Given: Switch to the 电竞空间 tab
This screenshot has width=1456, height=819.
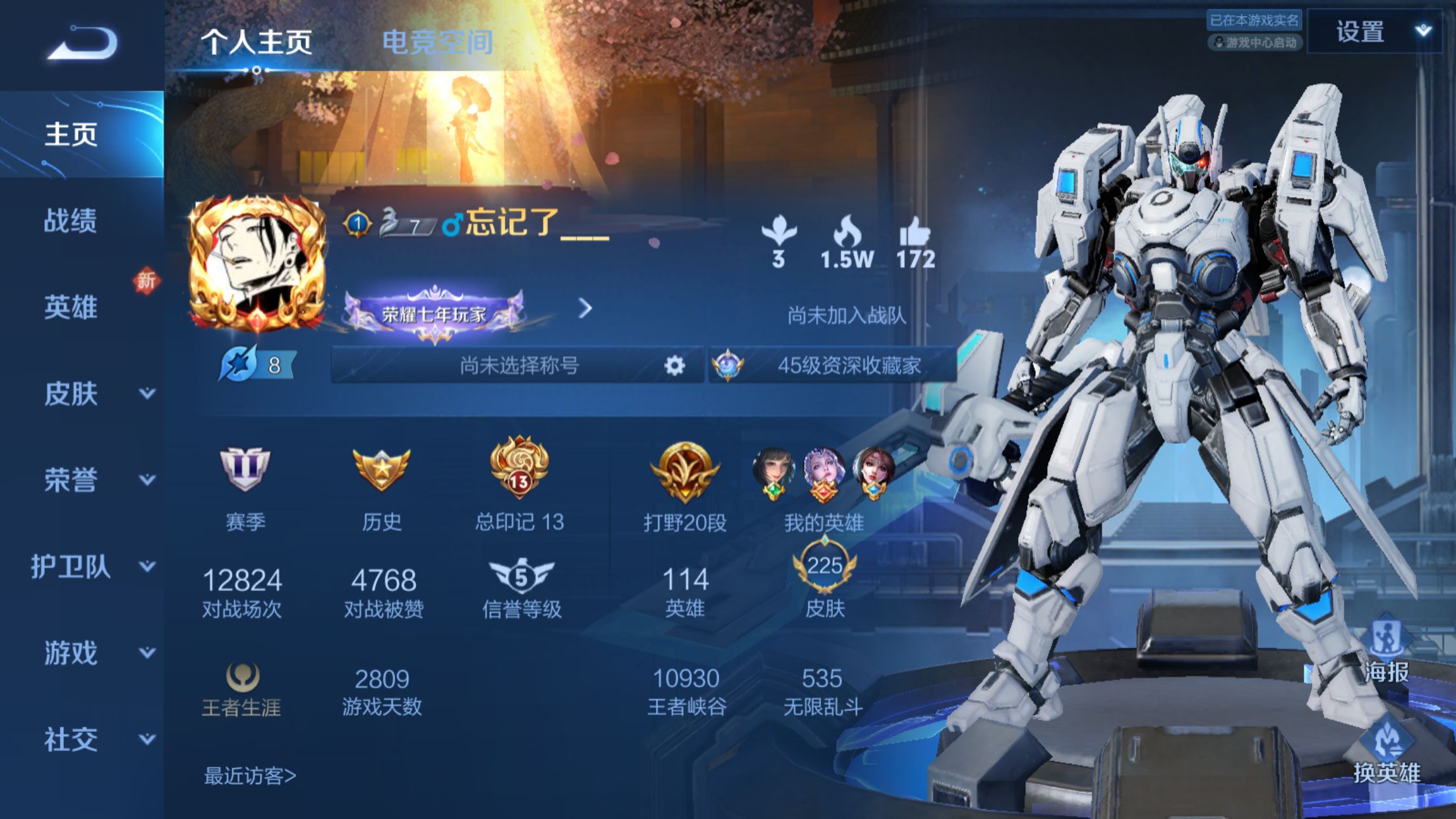Looking at the screenshot, I should click(437, 42).
